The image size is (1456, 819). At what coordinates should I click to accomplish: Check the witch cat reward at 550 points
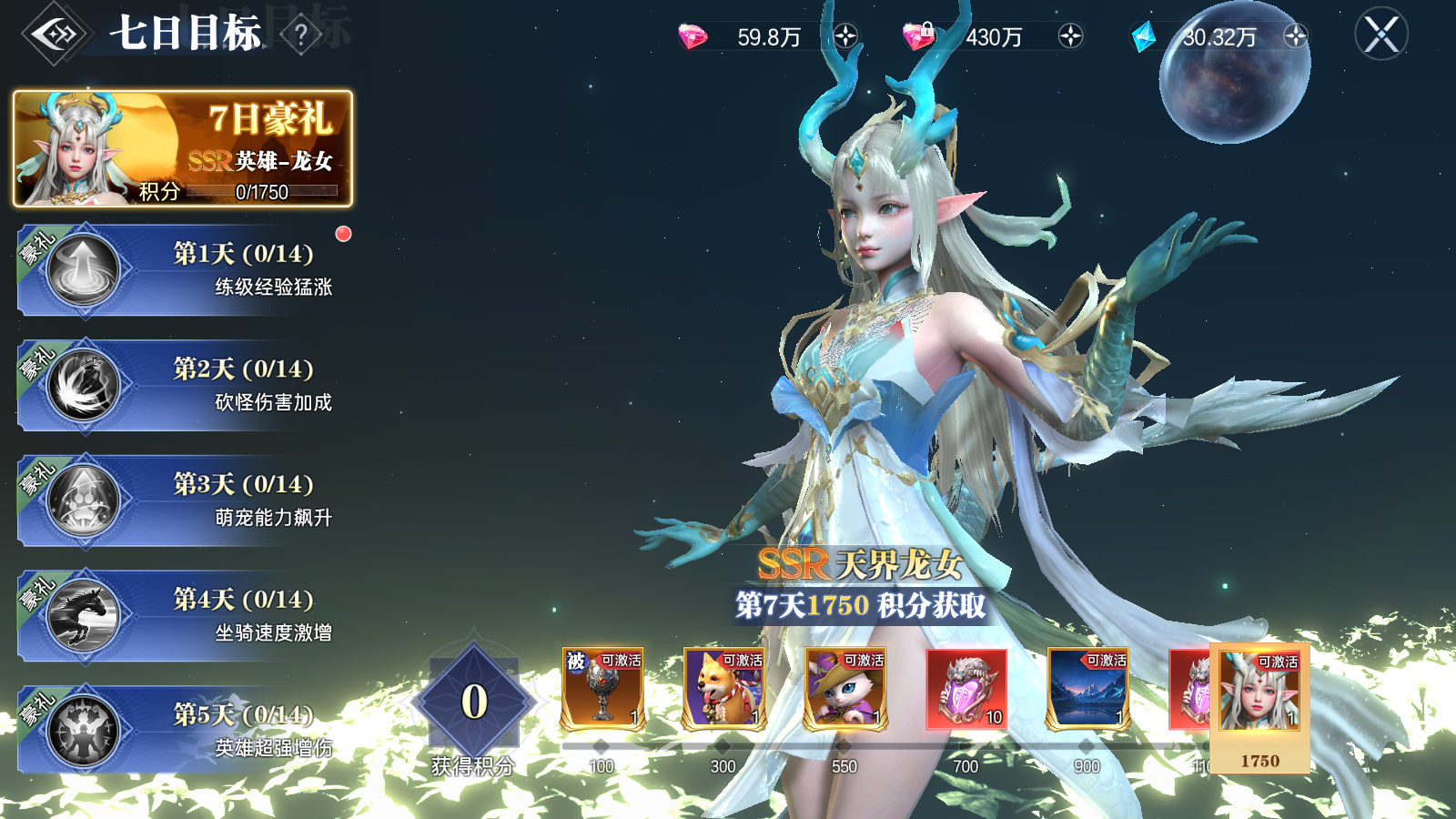tap(844, 689)
